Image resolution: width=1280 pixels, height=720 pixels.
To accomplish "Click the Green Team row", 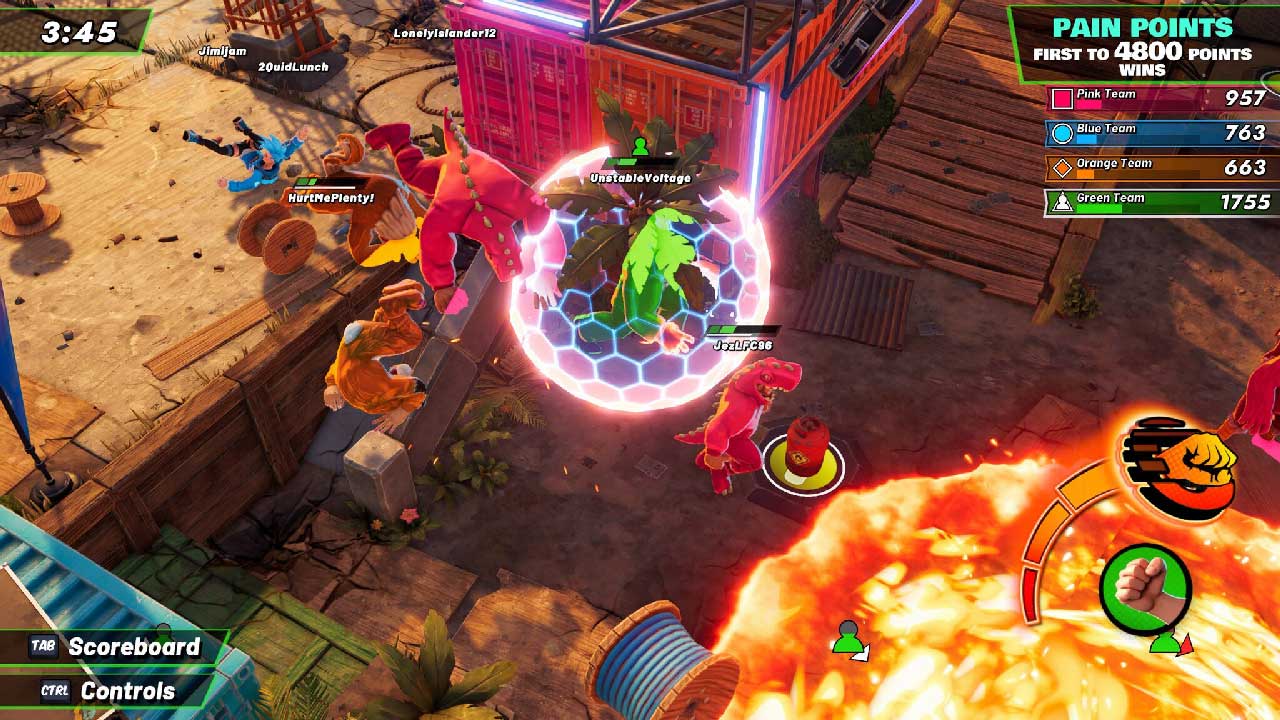I will 1159,202.
